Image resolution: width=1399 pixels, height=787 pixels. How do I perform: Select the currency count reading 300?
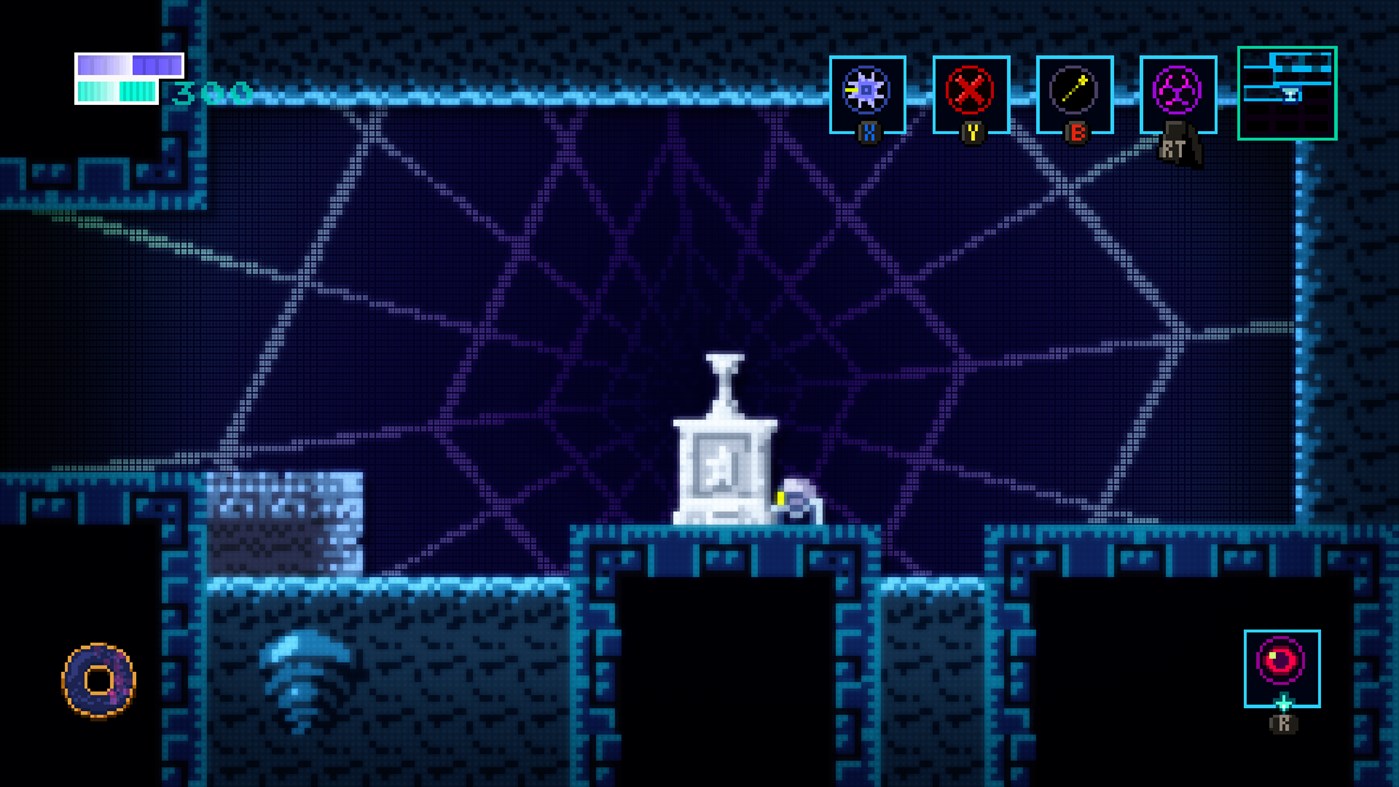click(210, 96)
